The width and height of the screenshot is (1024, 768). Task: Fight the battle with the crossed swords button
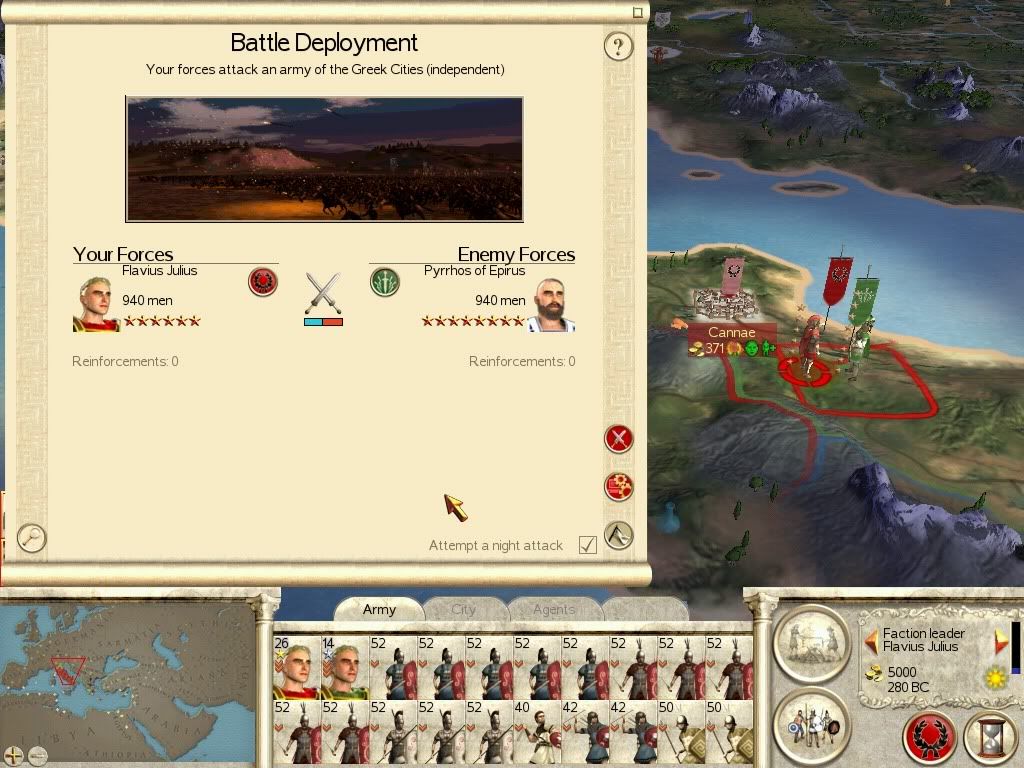(x=619, y=438)
